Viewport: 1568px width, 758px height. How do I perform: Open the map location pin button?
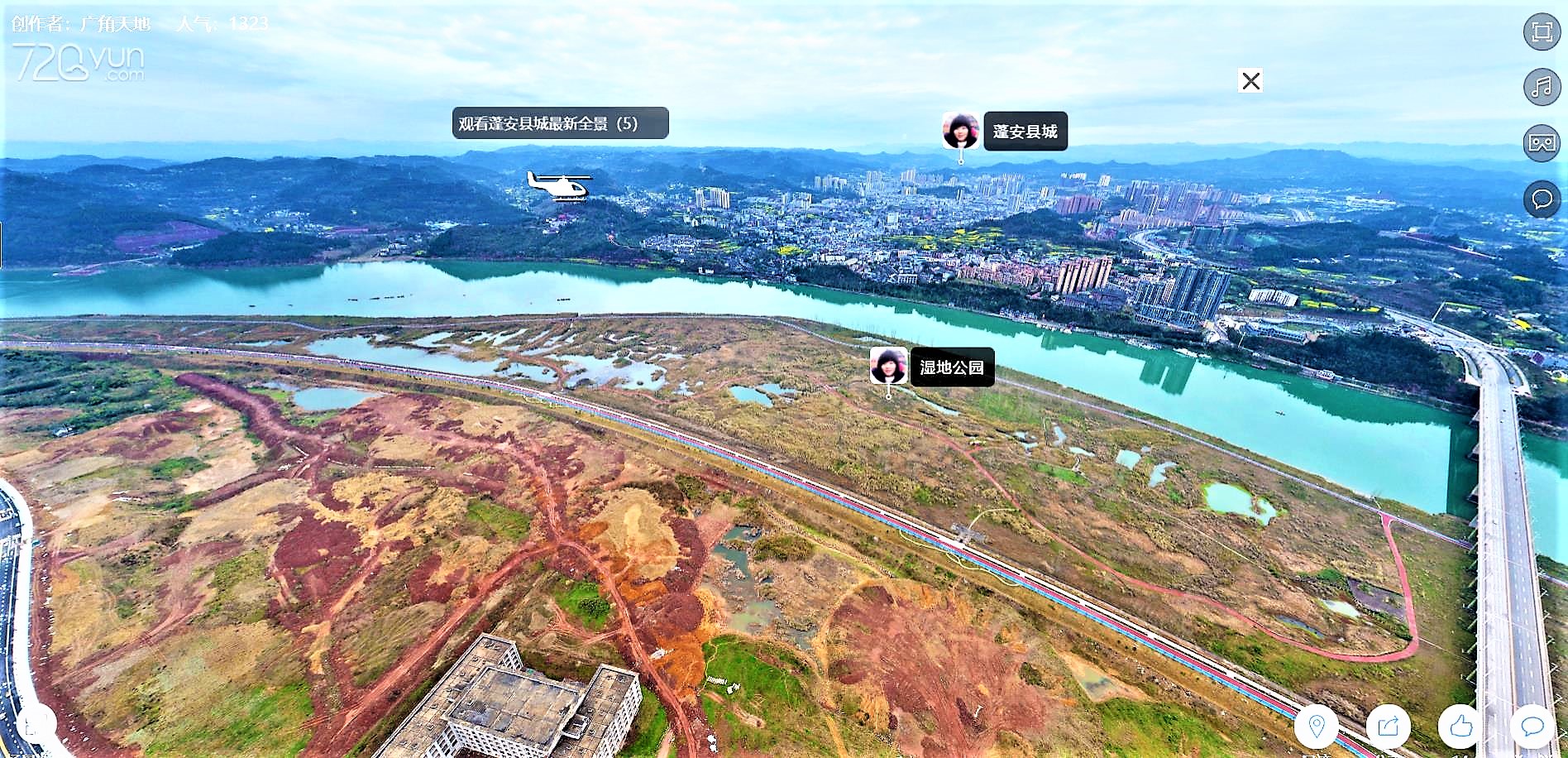(x=1316, y=726)
